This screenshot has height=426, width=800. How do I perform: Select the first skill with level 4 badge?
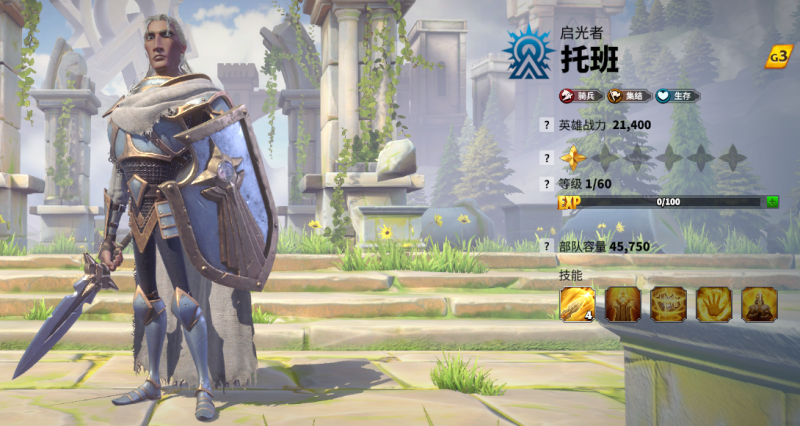(577, 304)
